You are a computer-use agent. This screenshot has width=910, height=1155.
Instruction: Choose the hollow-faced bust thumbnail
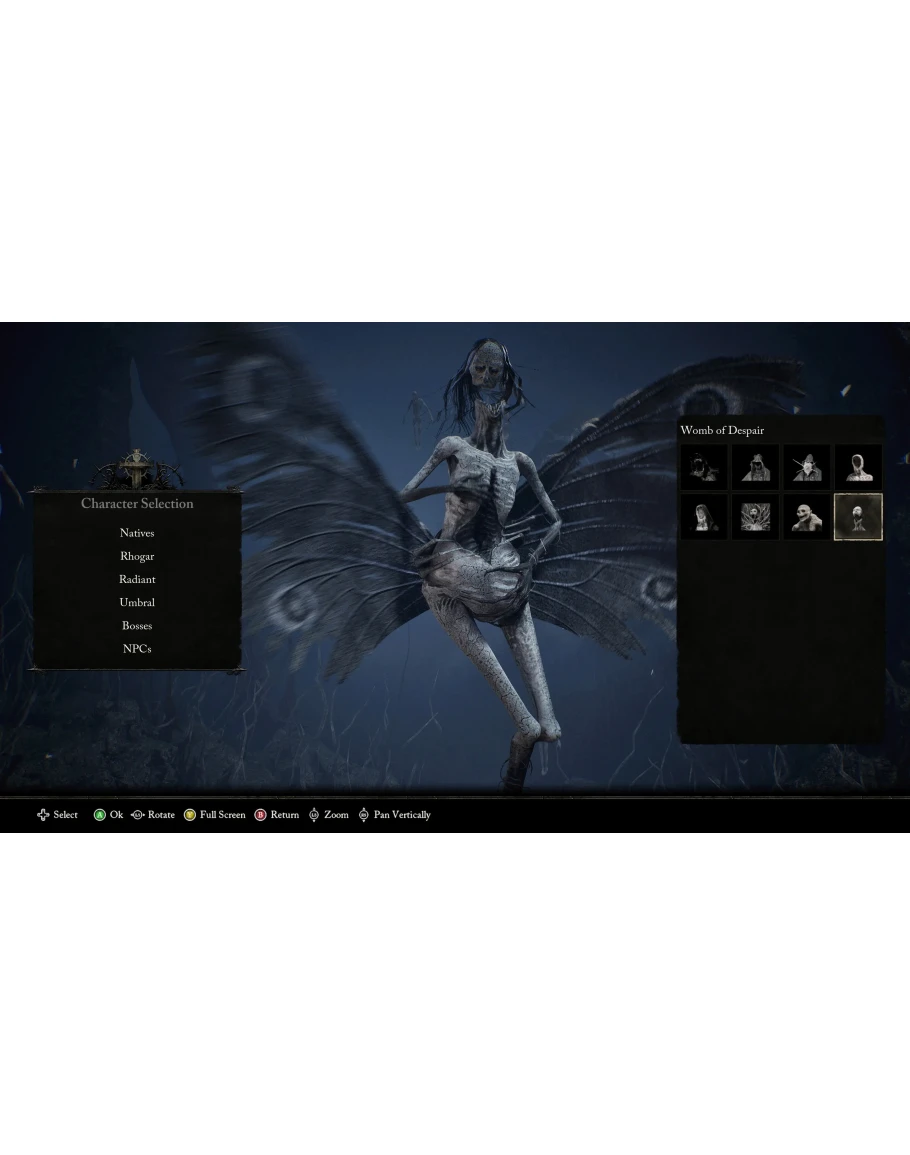(859, 467)
